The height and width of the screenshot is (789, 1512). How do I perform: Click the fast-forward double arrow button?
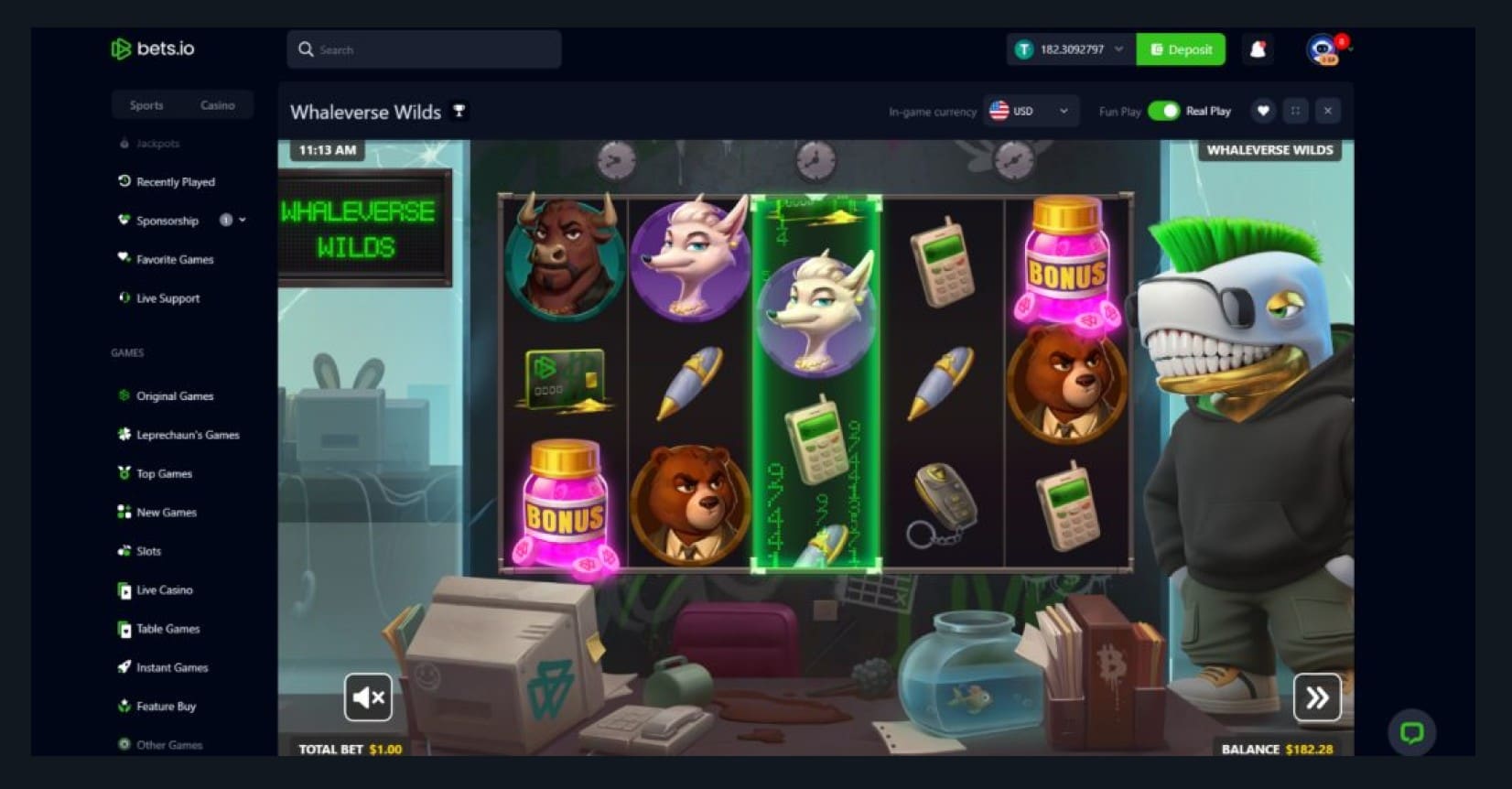(x=1316, y=697)
